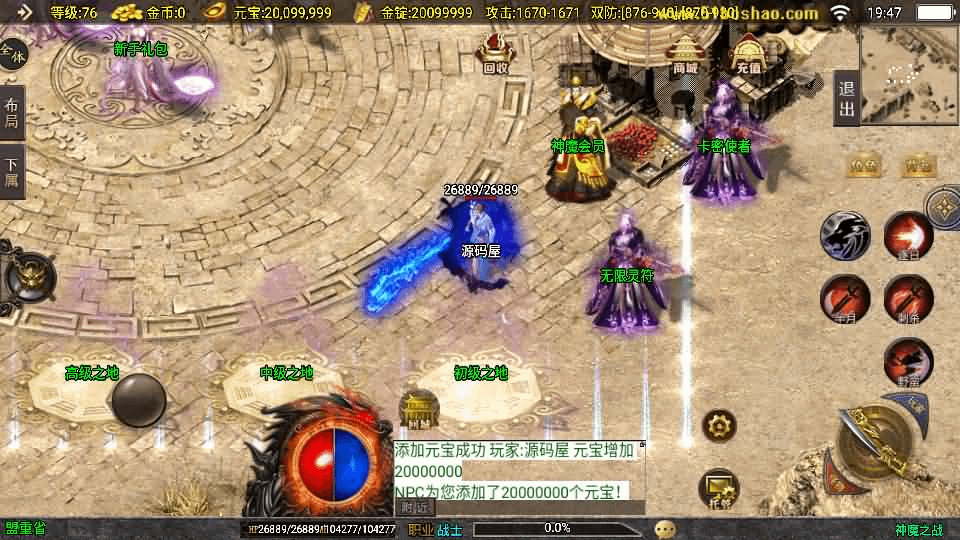960x540 pixels.
Task: Open the chat emoji bubble icon
Action: pos(665,528)
